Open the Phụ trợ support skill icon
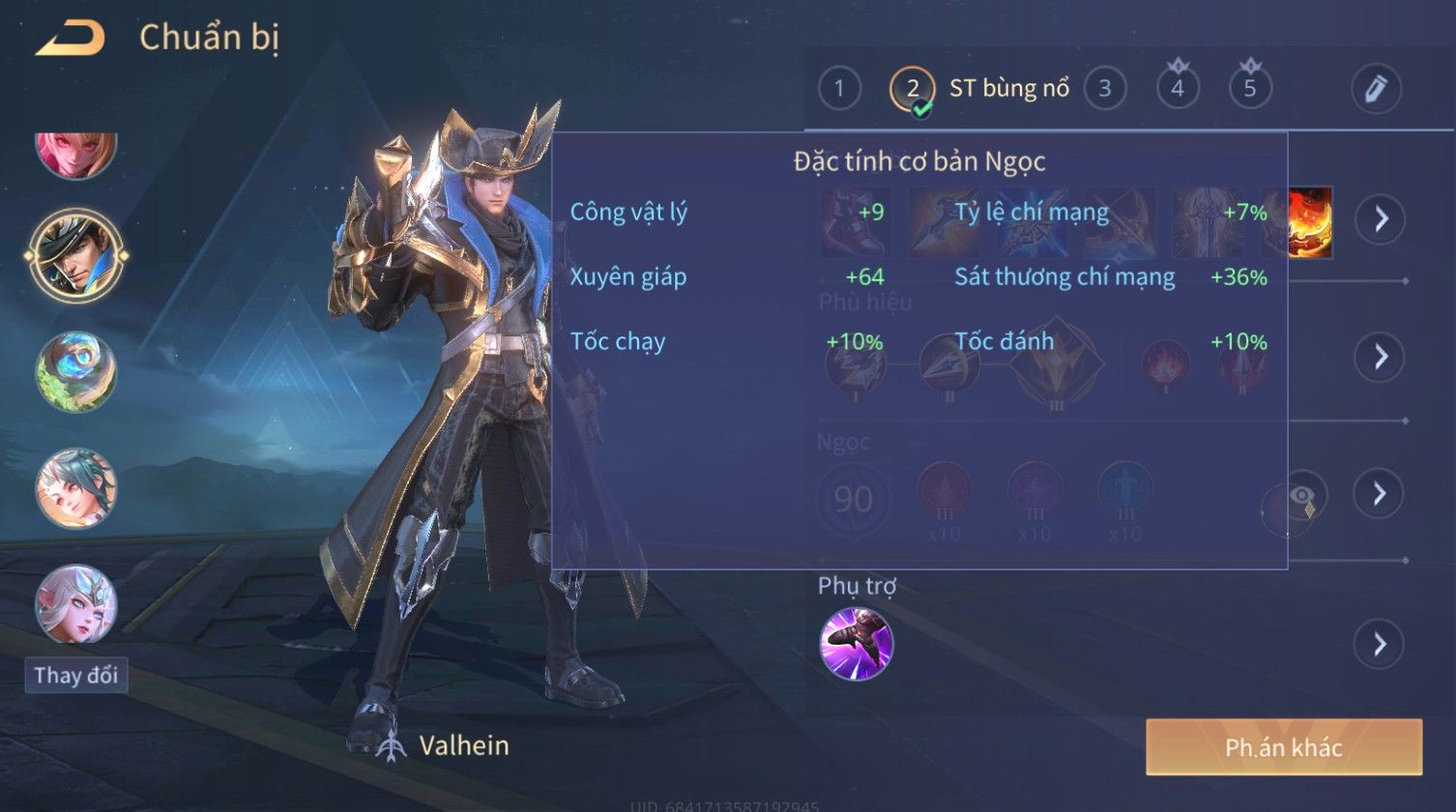The height and width of the screenshot is (812, 1456). coord(856,644)
